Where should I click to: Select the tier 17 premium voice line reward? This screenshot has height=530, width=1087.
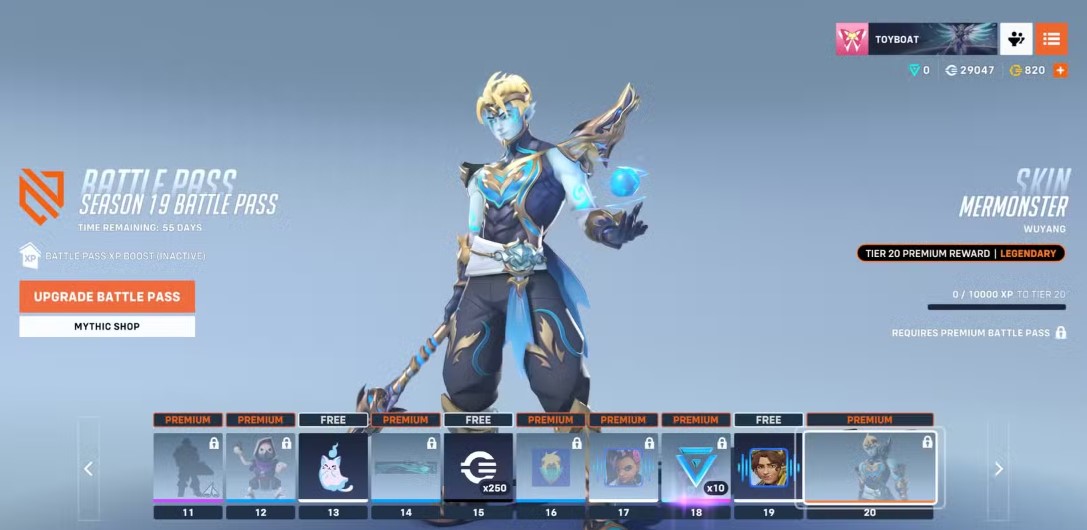point(623,466)
